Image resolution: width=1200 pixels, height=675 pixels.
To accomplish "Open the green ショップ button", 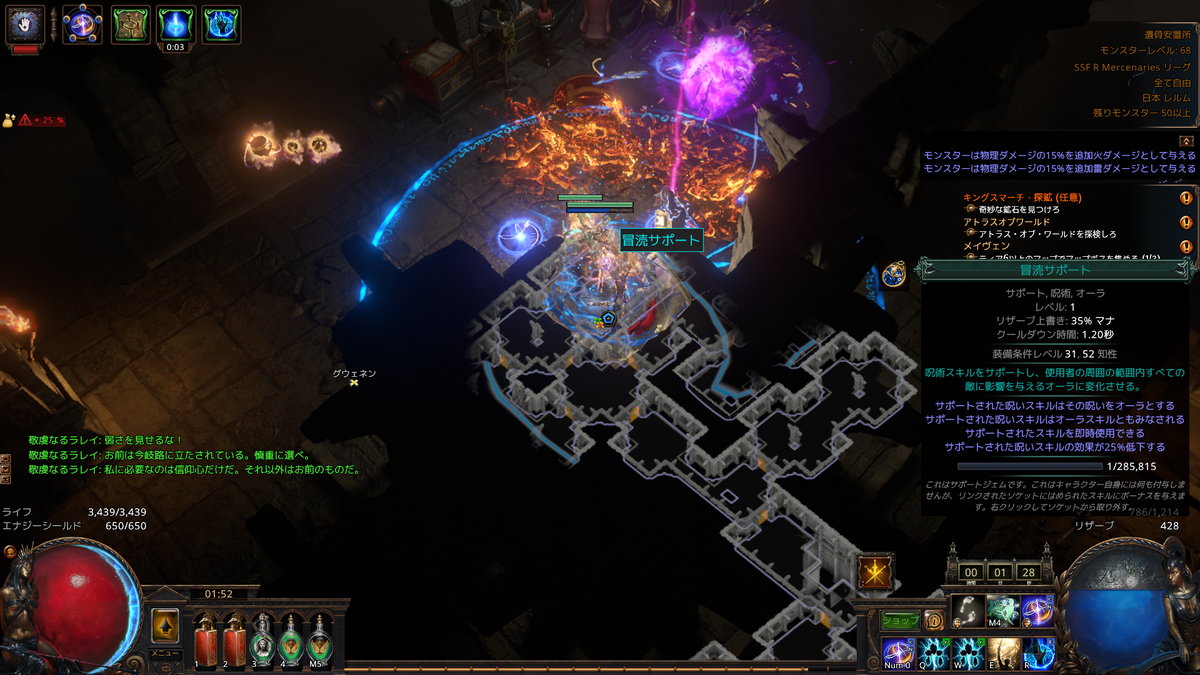I will tap(899, 620).
